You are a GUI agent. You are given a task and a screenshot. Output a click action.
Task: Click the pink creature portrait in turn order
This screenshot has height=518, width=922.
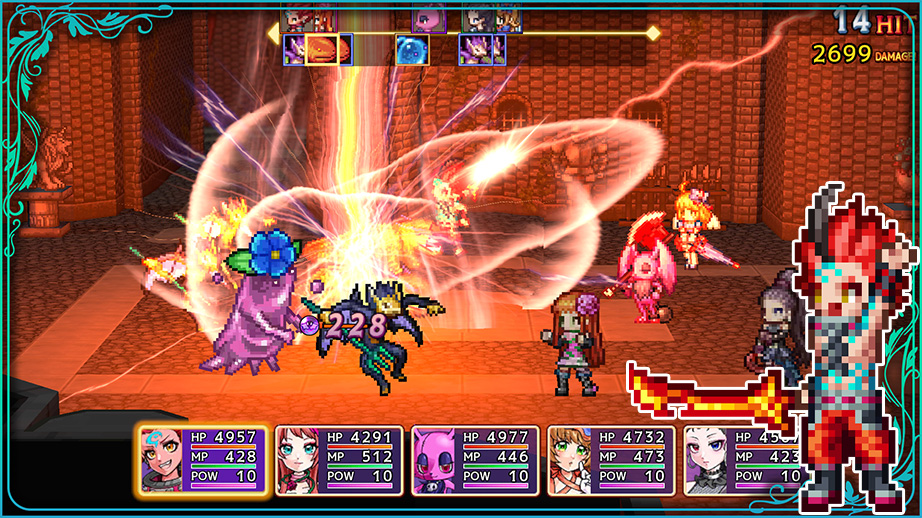(429, 17)
